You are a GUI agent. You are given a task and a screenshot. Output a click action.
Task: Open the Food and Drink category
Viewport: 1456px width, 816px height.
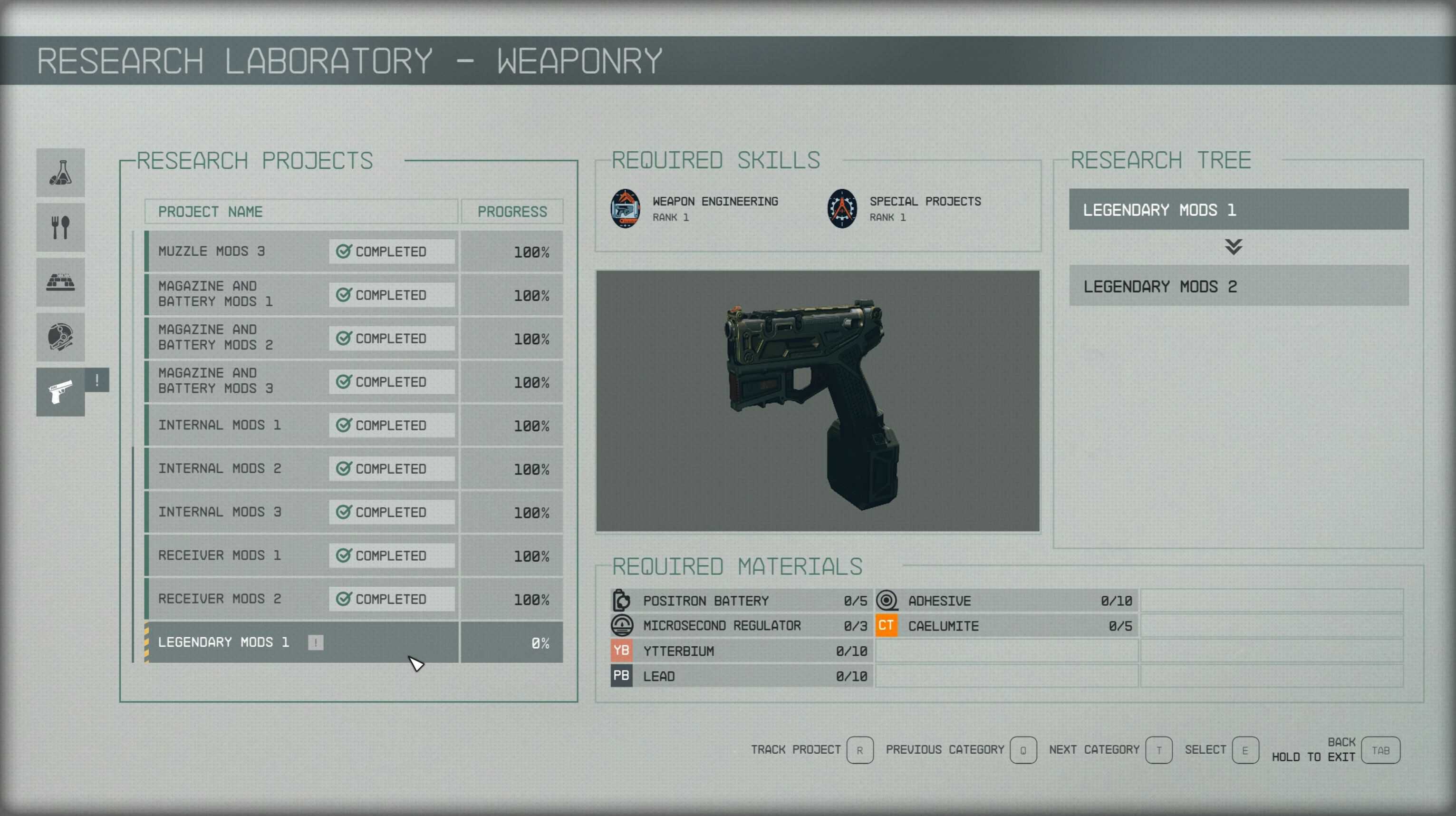pos(60,227)
